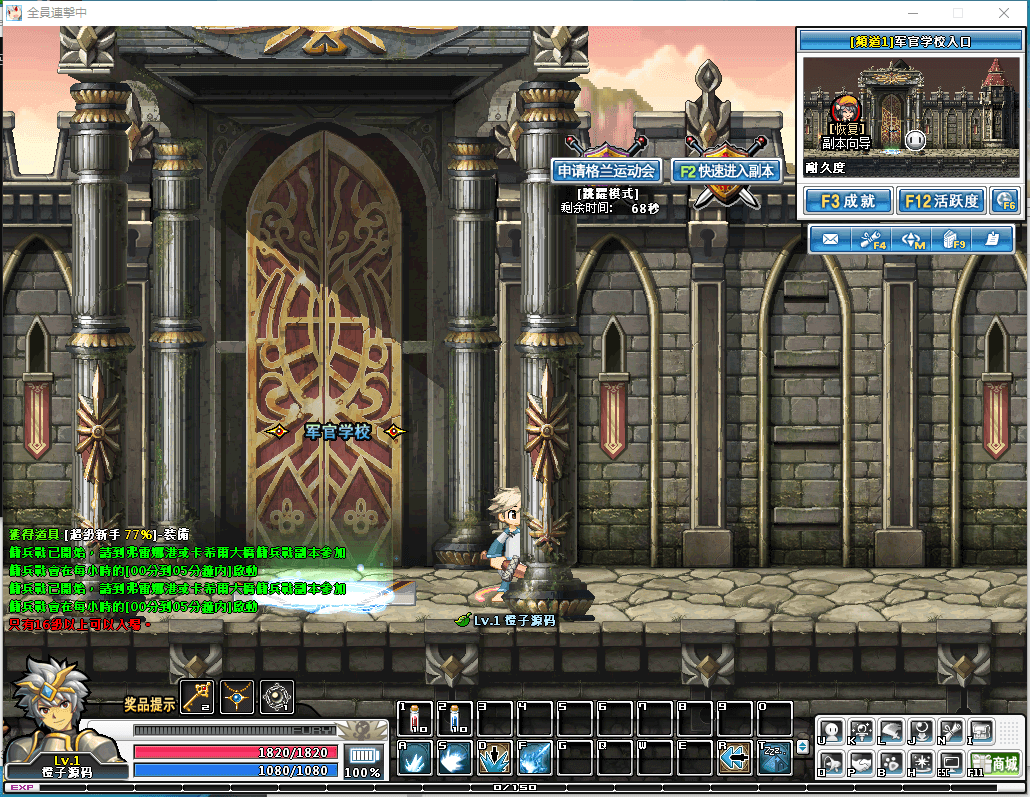This screenshot has width=1030, height=797.
Task: Open the F3 成就 achievements panel
Action: pos(847,201)
